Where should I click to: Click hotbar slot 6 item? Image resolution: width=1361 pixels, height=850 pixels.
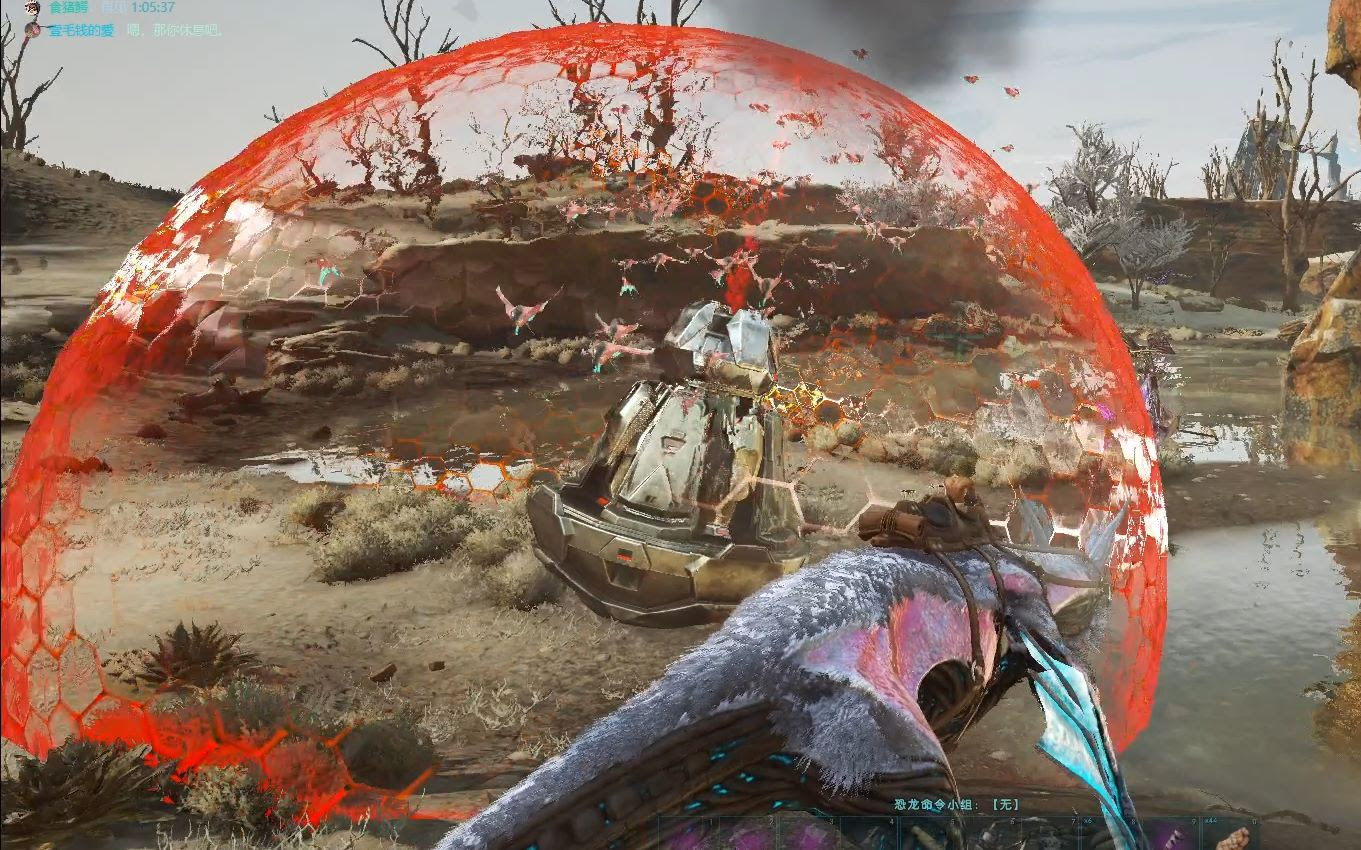pyautogui.click(x=985, y=840)
